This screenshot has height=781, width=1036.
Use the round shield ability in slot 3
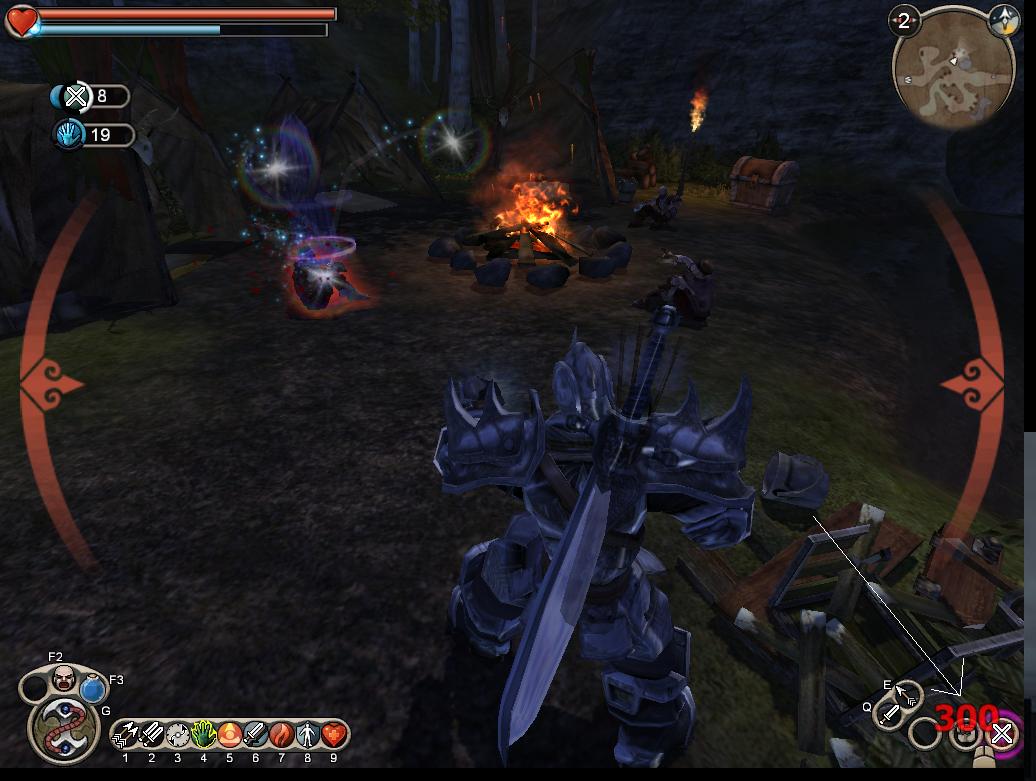click(178, 735)
